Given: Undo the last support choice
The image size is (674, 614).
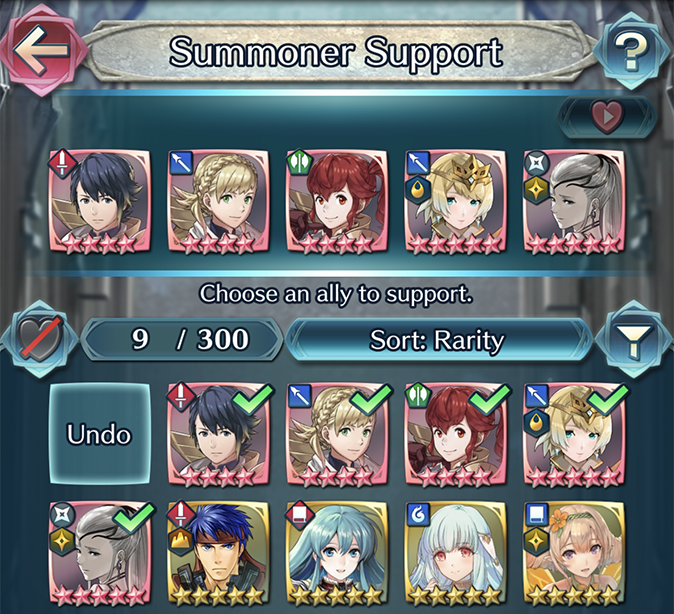Looking at the screenshot, I should pos(100,435).
